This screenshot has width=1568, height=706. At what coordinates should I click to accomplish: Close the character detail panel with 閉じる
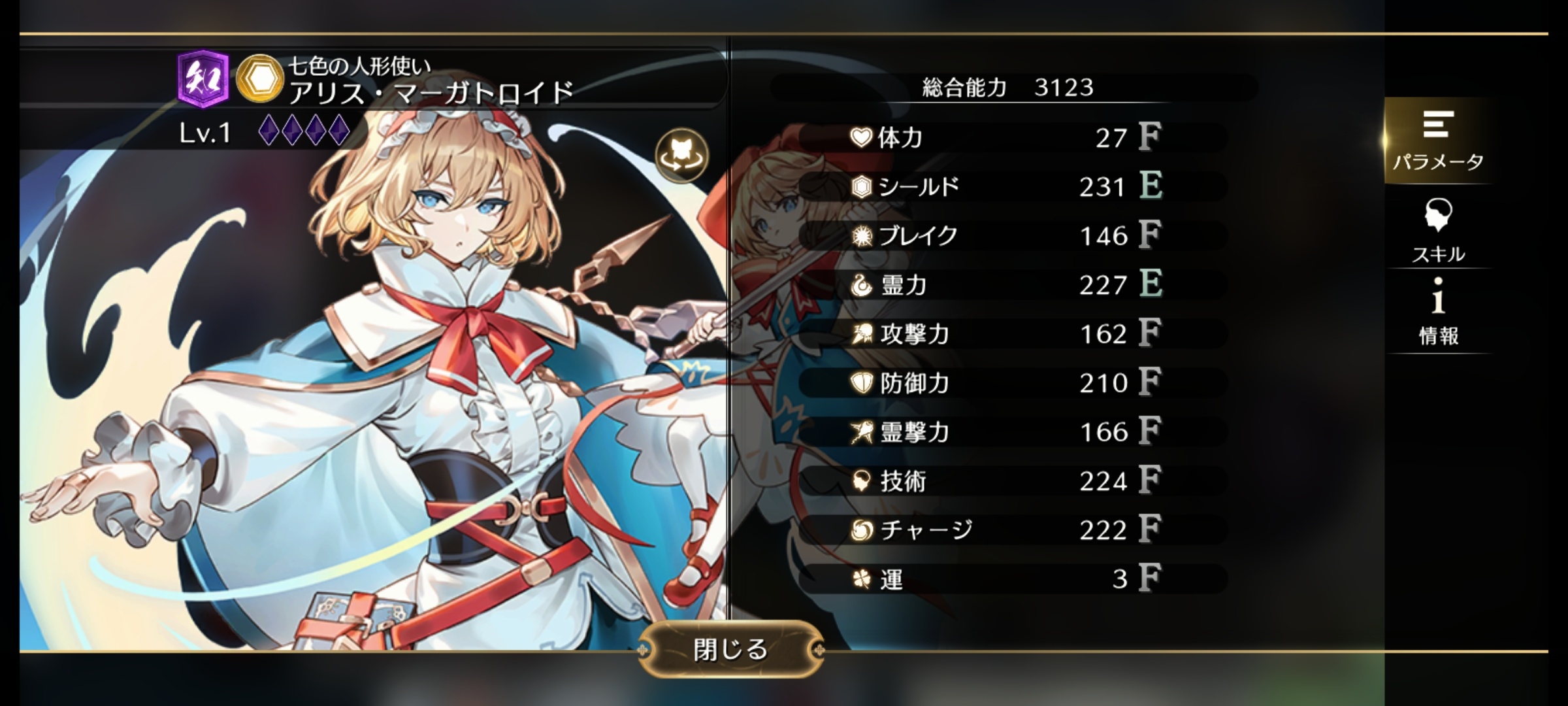tap(730, 649)
